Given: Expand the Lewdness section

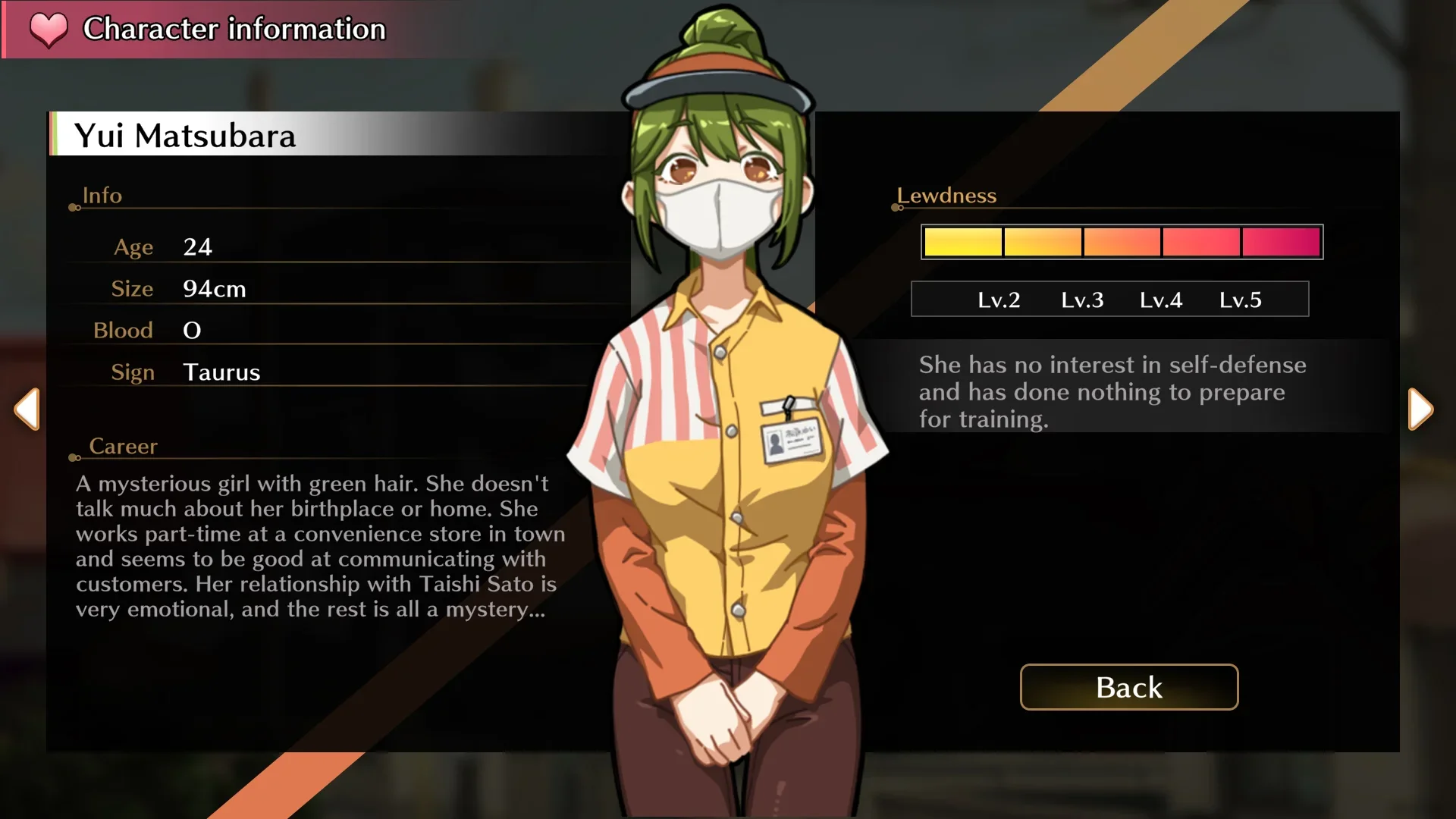Looking at the screenshot, I should click(946, 196).
